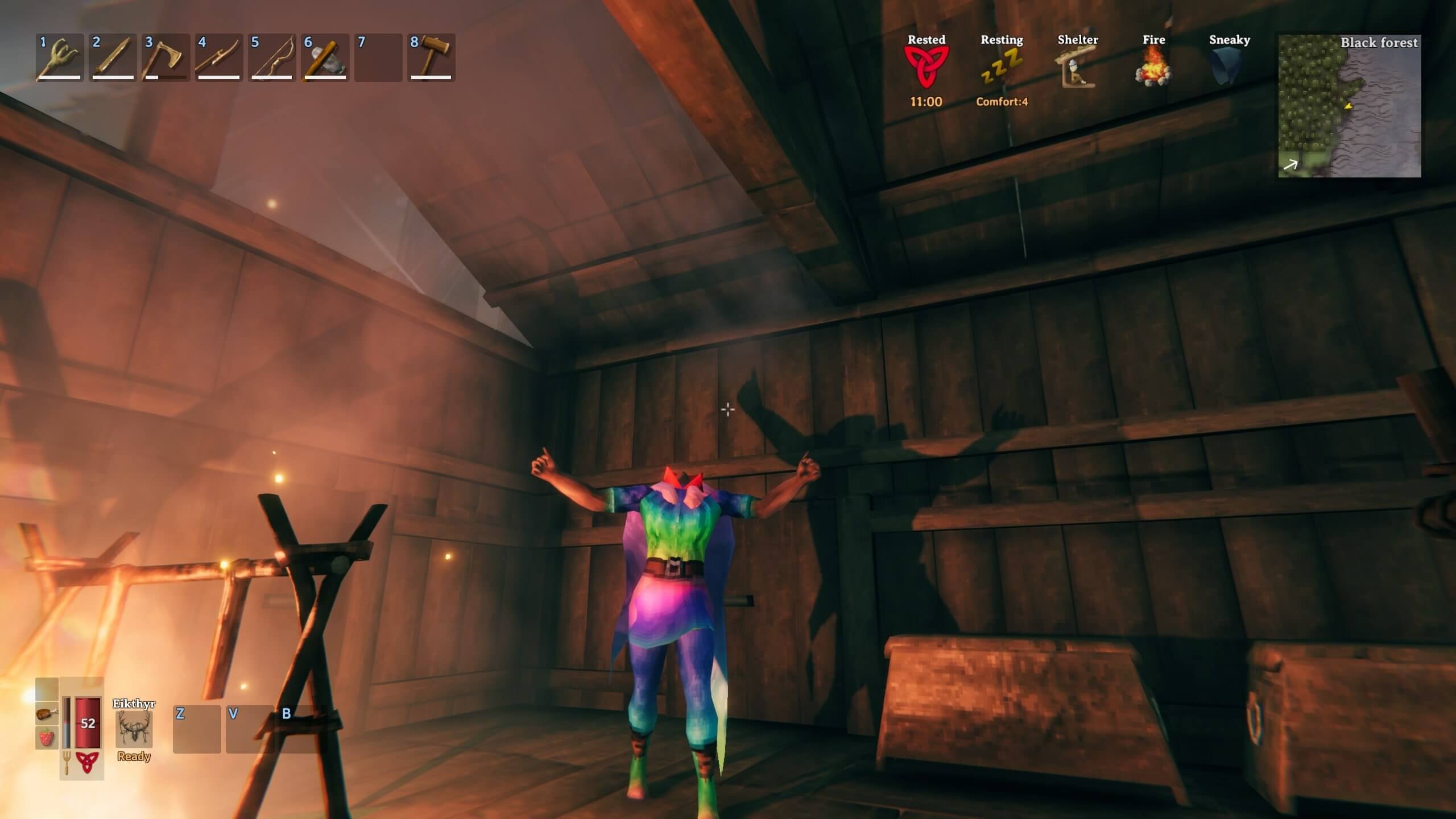Pick the stone-and-stick tool in slot 6
Image resolution: width=1456 pixels, height=819 pixels.
point(325,58)
